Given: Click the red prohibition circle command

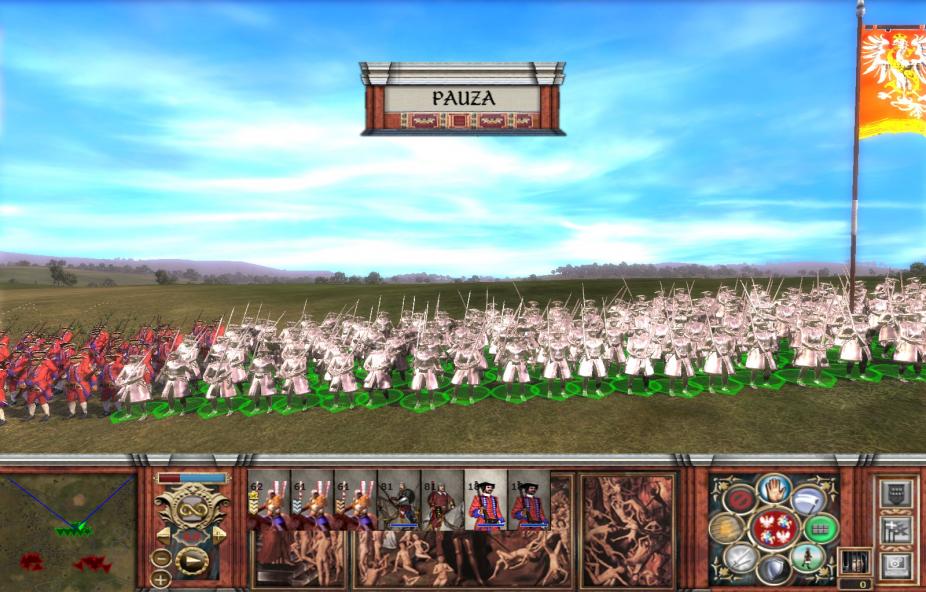Looking at the screenshot, I should click(740, 500).
